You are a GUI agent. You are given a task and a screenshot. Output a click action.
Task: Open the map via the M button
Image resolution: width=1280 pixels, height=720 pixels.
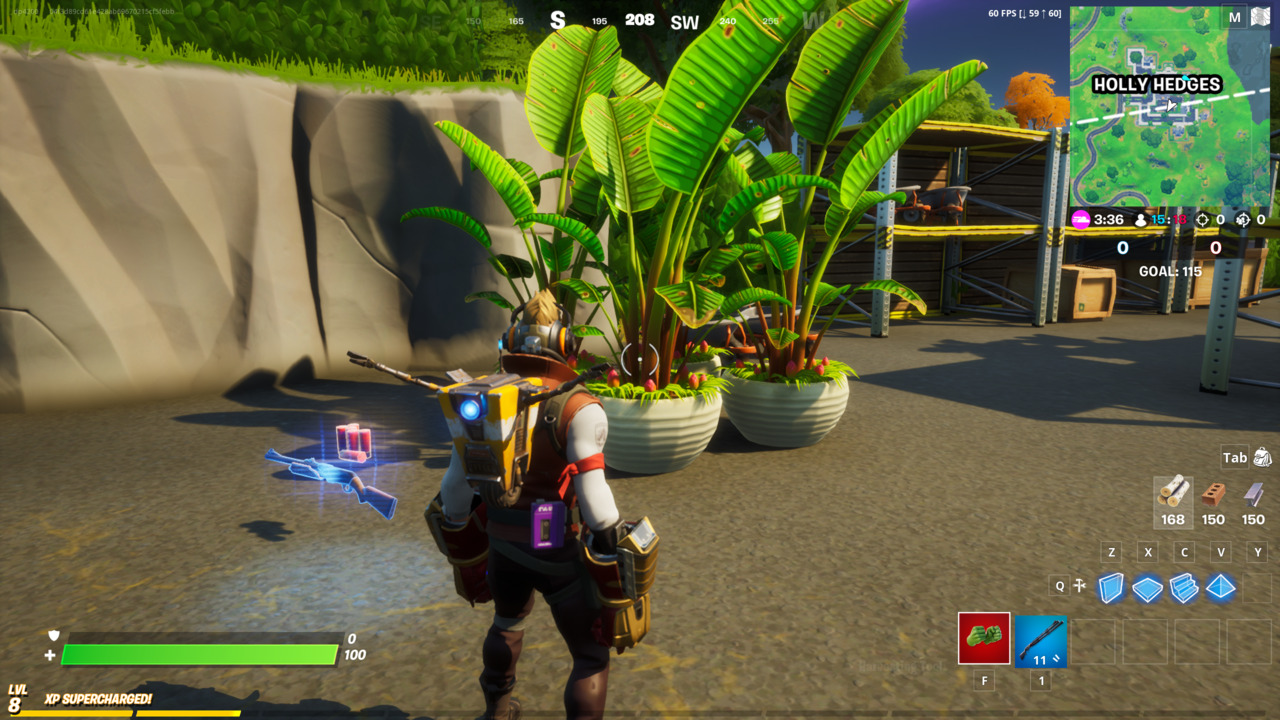[x=1236, y=17]
